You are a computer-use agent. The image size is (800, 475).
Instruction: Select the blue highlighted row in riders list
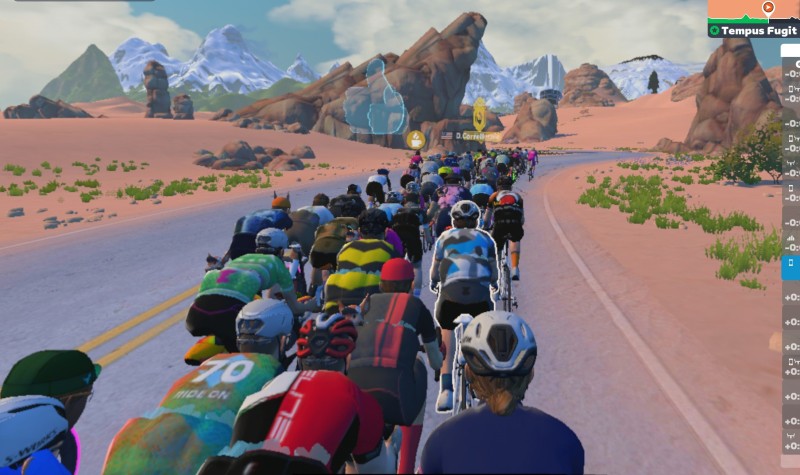790,267
